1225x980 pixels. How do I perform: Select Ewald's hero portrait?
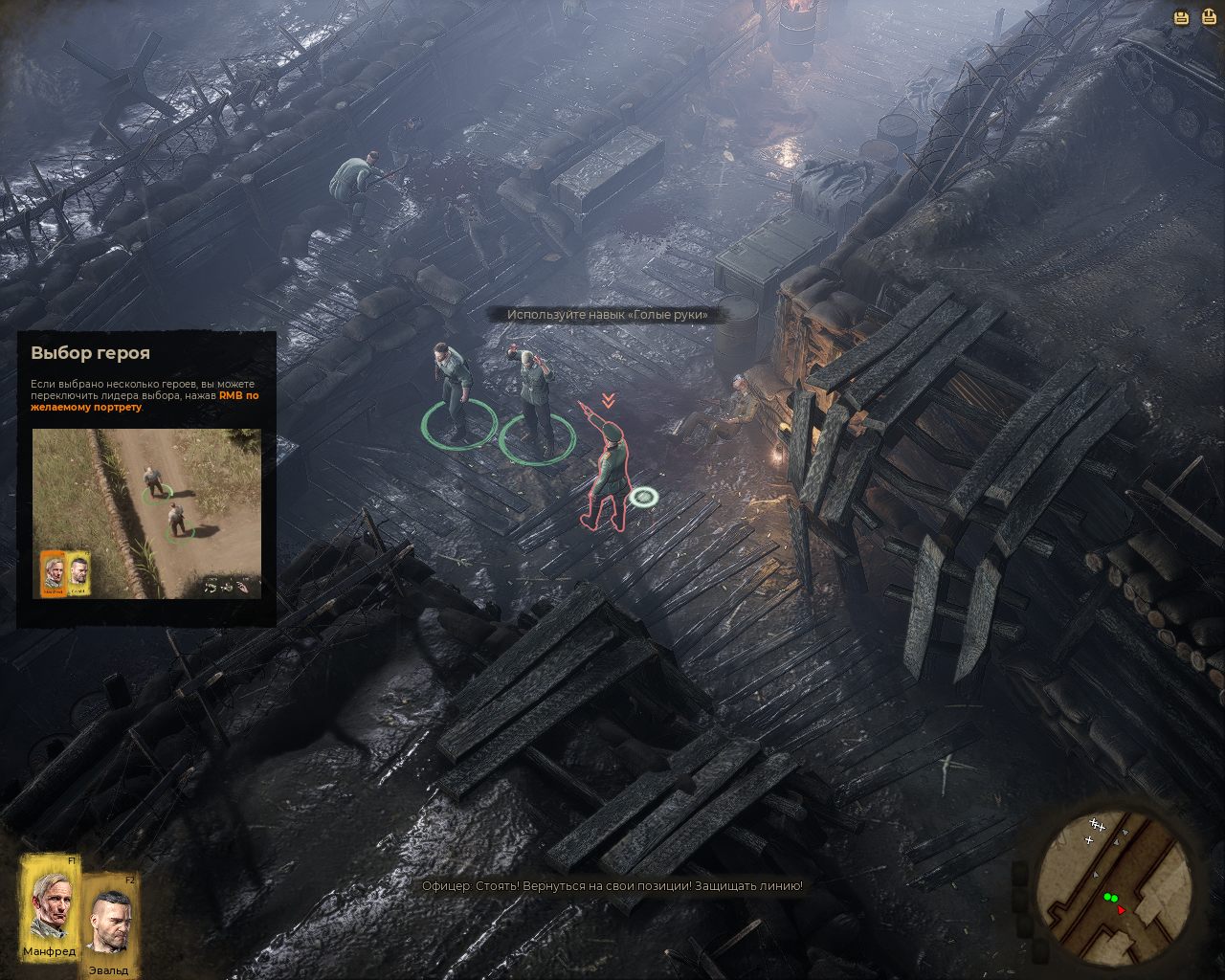click(112, 917)
